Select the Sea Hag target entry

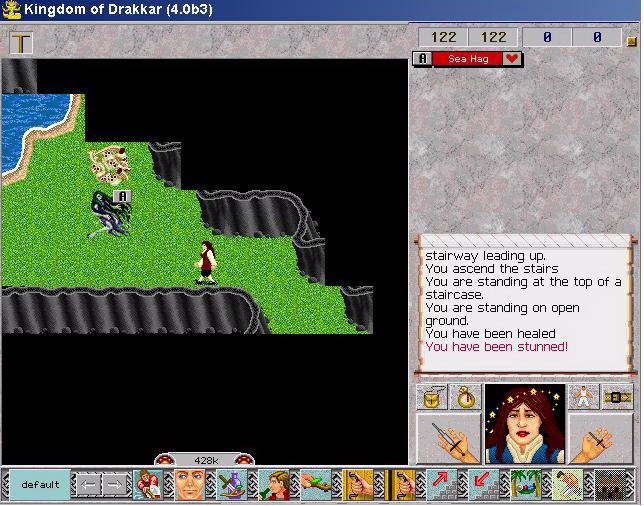point(469,59)
